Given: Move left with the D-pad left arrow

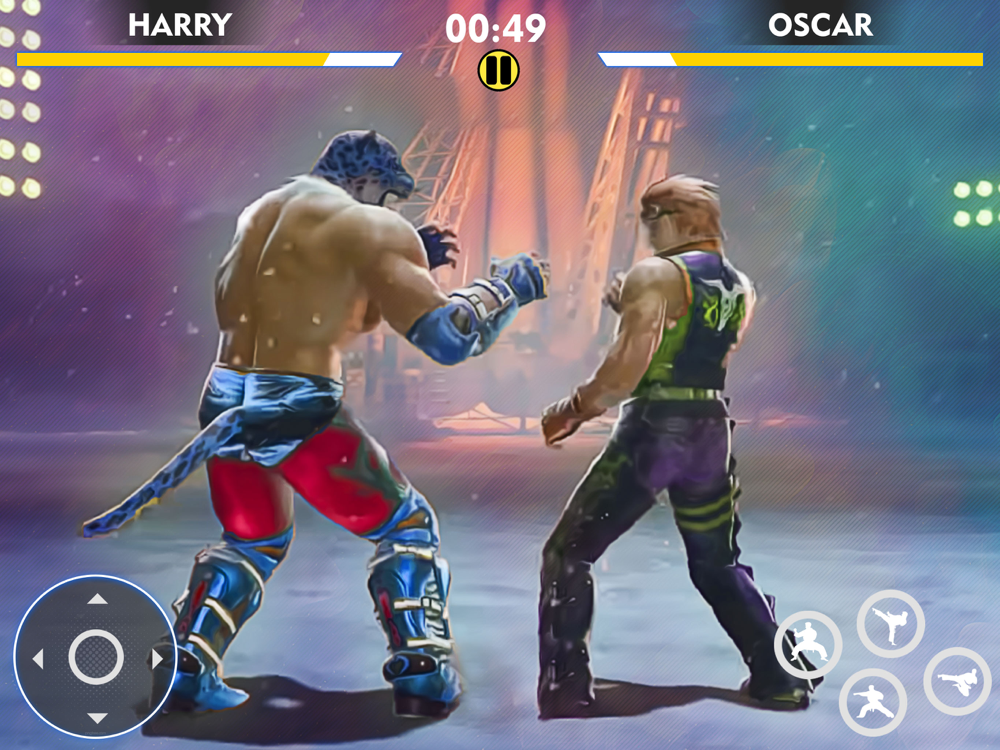Looking at the screenshot, I should [38, 659].
